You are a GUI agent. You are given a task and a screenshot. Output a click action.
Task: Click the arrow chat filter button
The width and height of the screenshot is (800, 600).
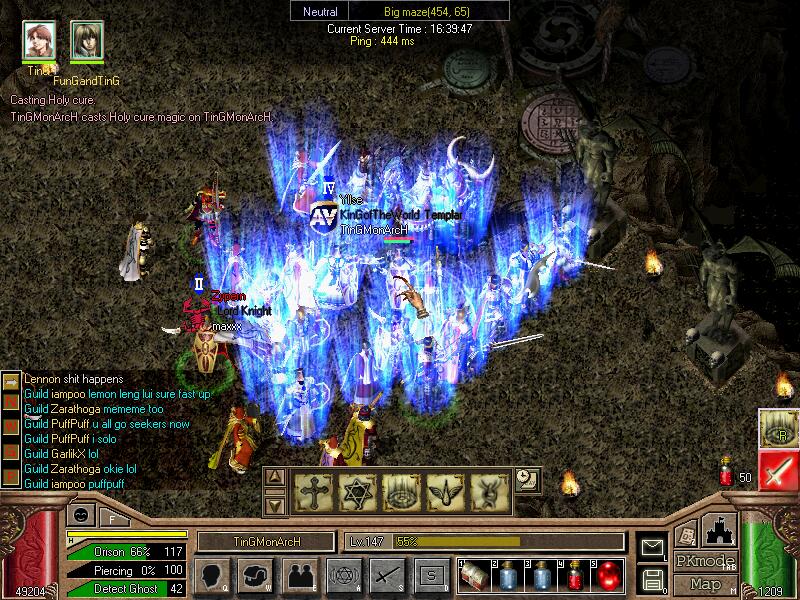pos(9,380)
